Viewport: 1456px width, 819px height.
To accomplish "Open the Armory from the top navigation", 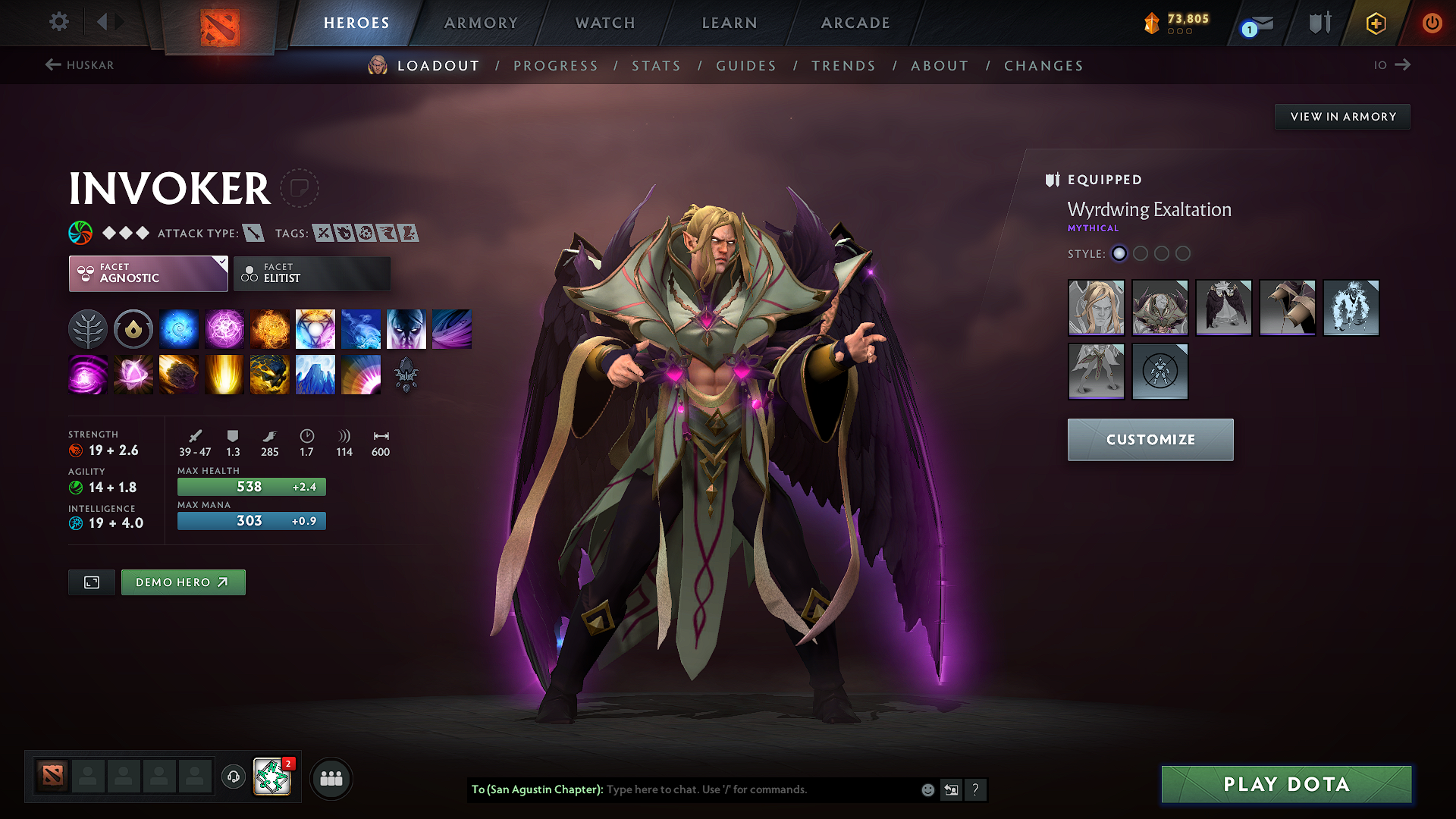I will tap(481, 23).
